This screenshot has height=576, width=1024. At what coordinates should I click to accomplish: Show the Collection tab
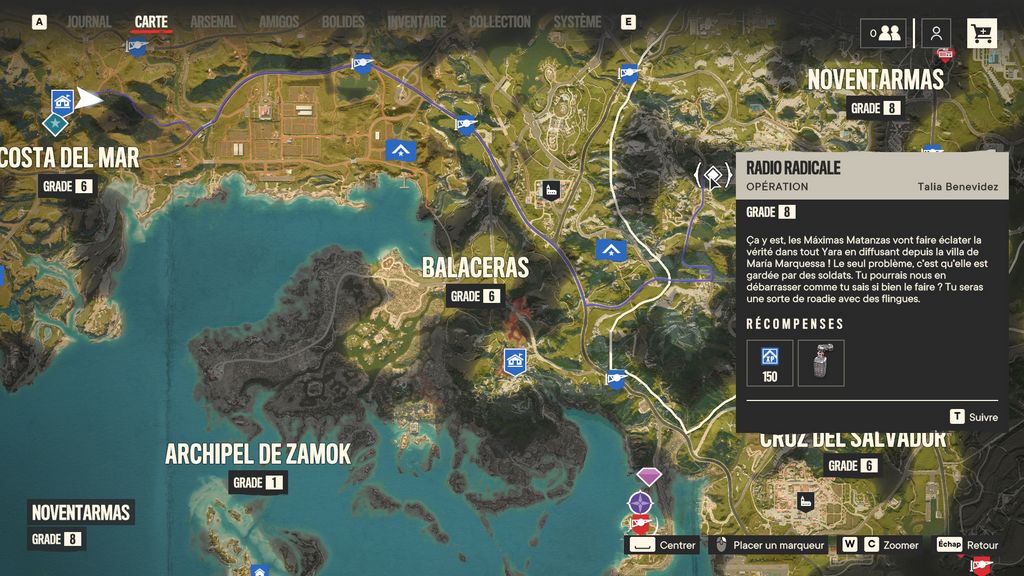tap(499, 22)
